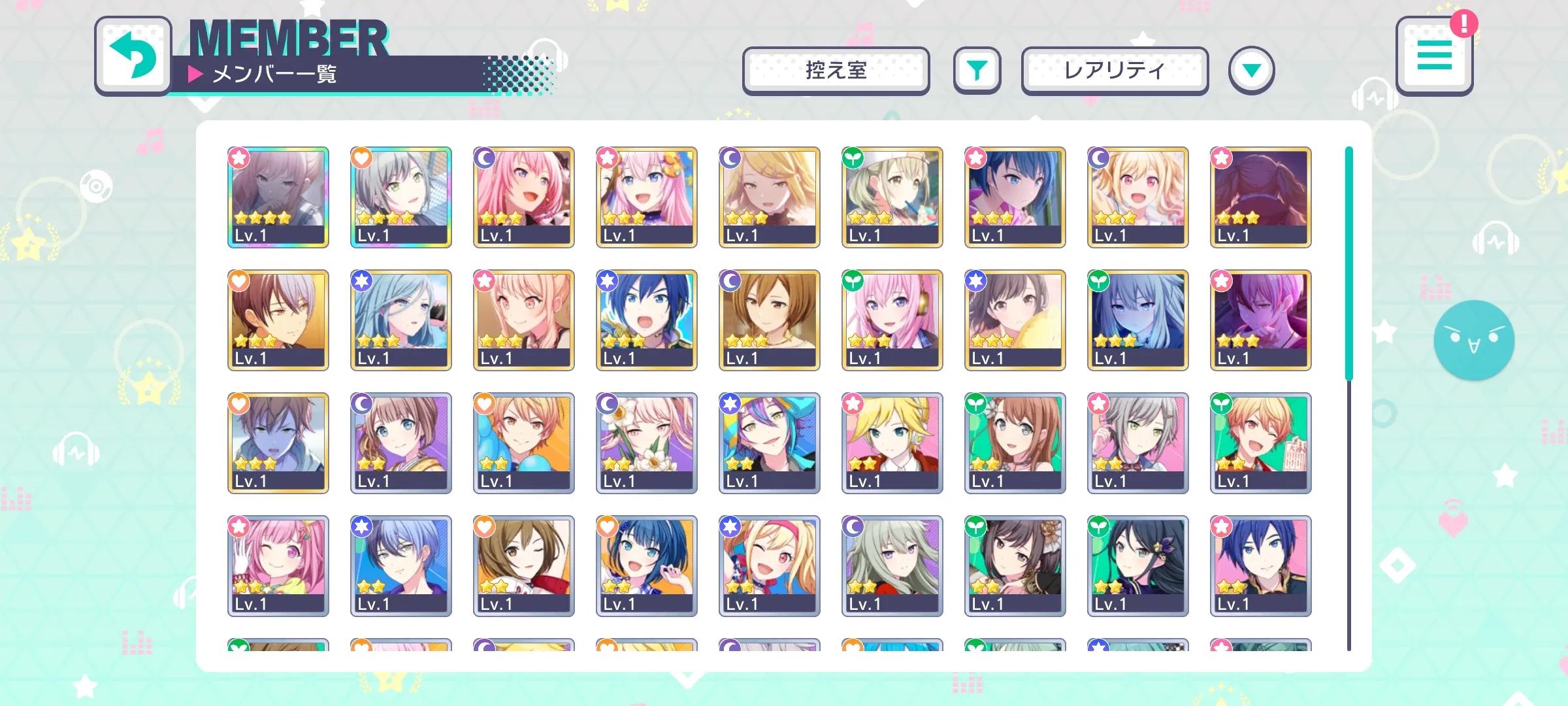Select the two-star purple-and-teal haired member card

tap(770, 443)
